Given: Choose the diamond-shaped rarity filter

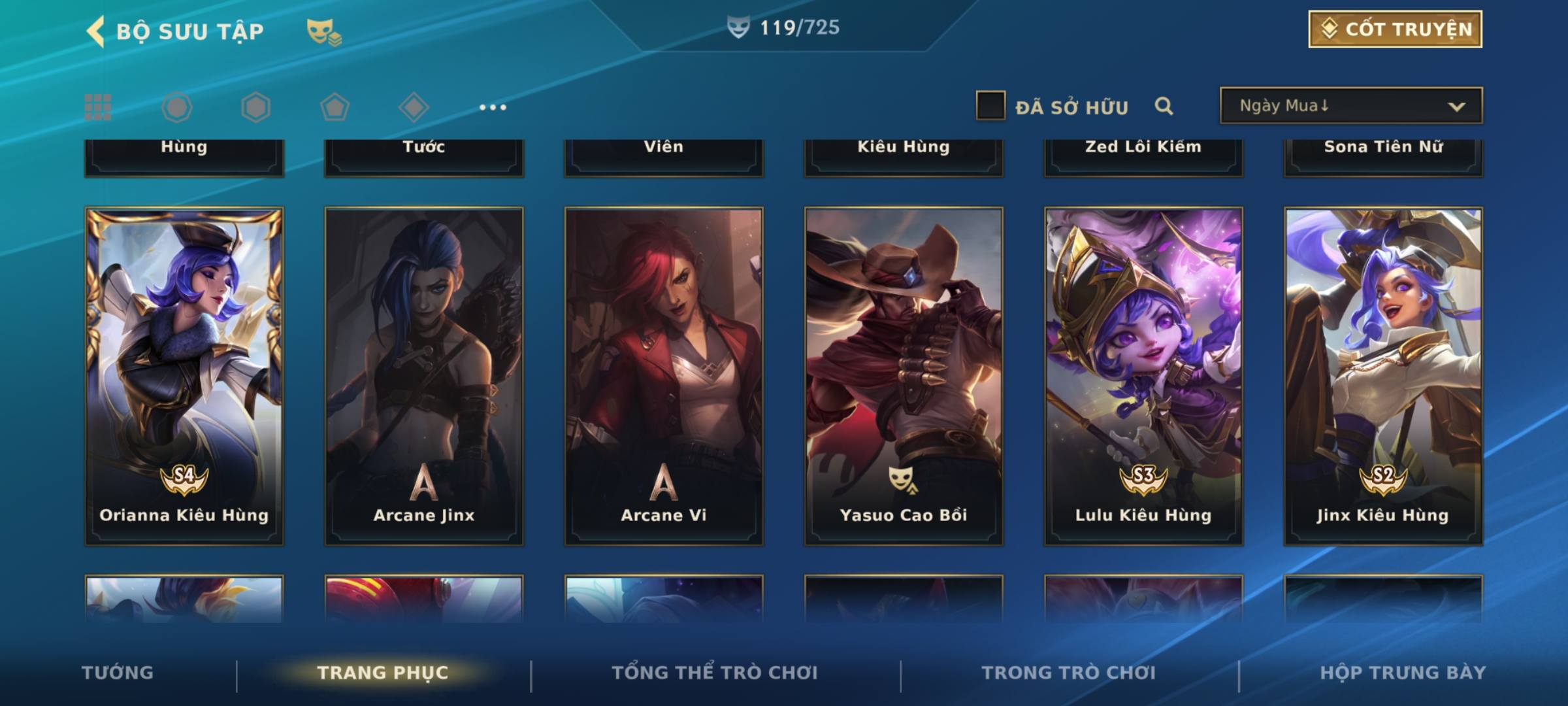Looking at the screenshot, I should (414, 107).
